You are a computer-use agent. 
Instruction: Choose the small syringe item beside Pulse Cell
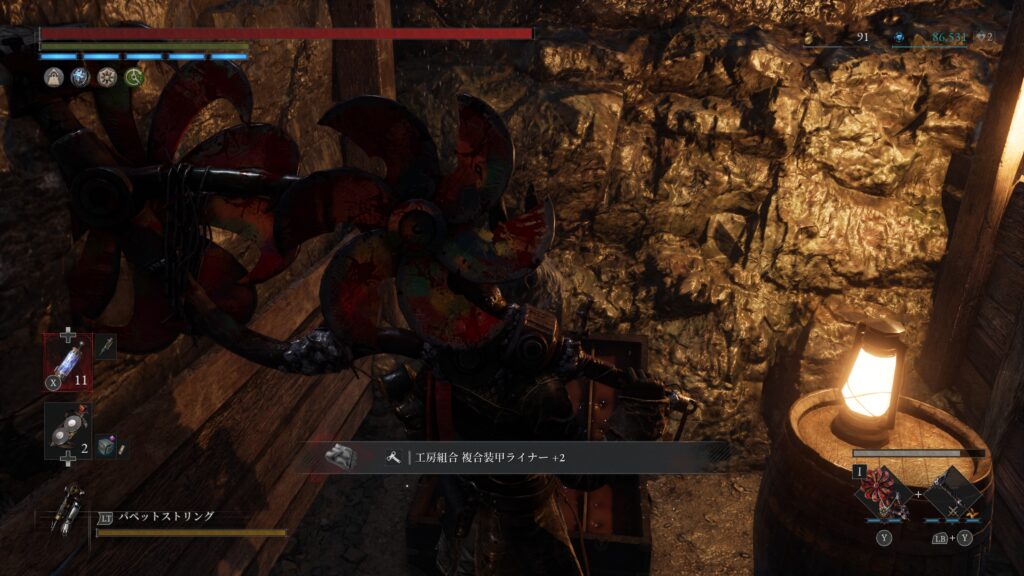(x=105, y=347)
